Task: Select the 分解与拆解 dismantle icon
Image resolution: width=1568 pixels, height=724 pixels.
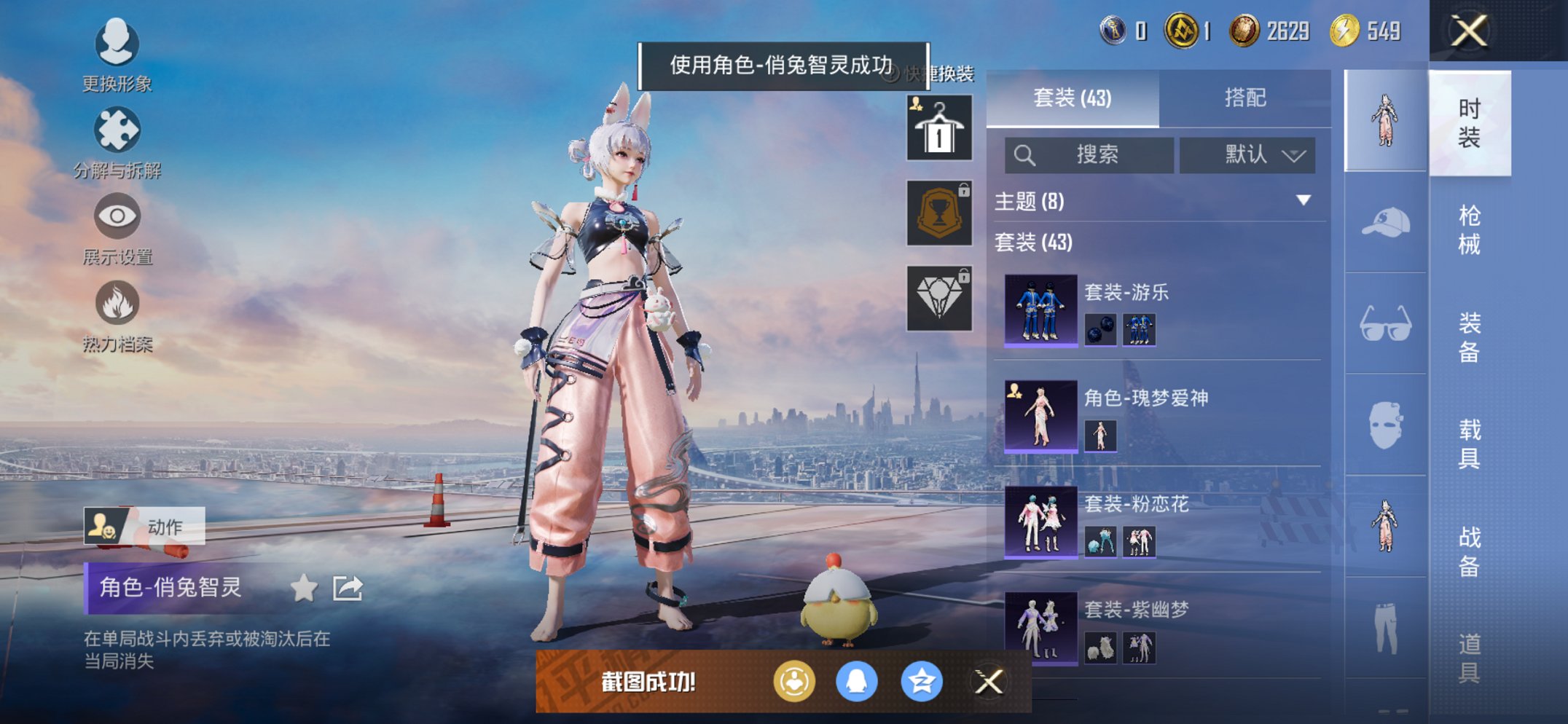Action: click(x=117, y=131)
